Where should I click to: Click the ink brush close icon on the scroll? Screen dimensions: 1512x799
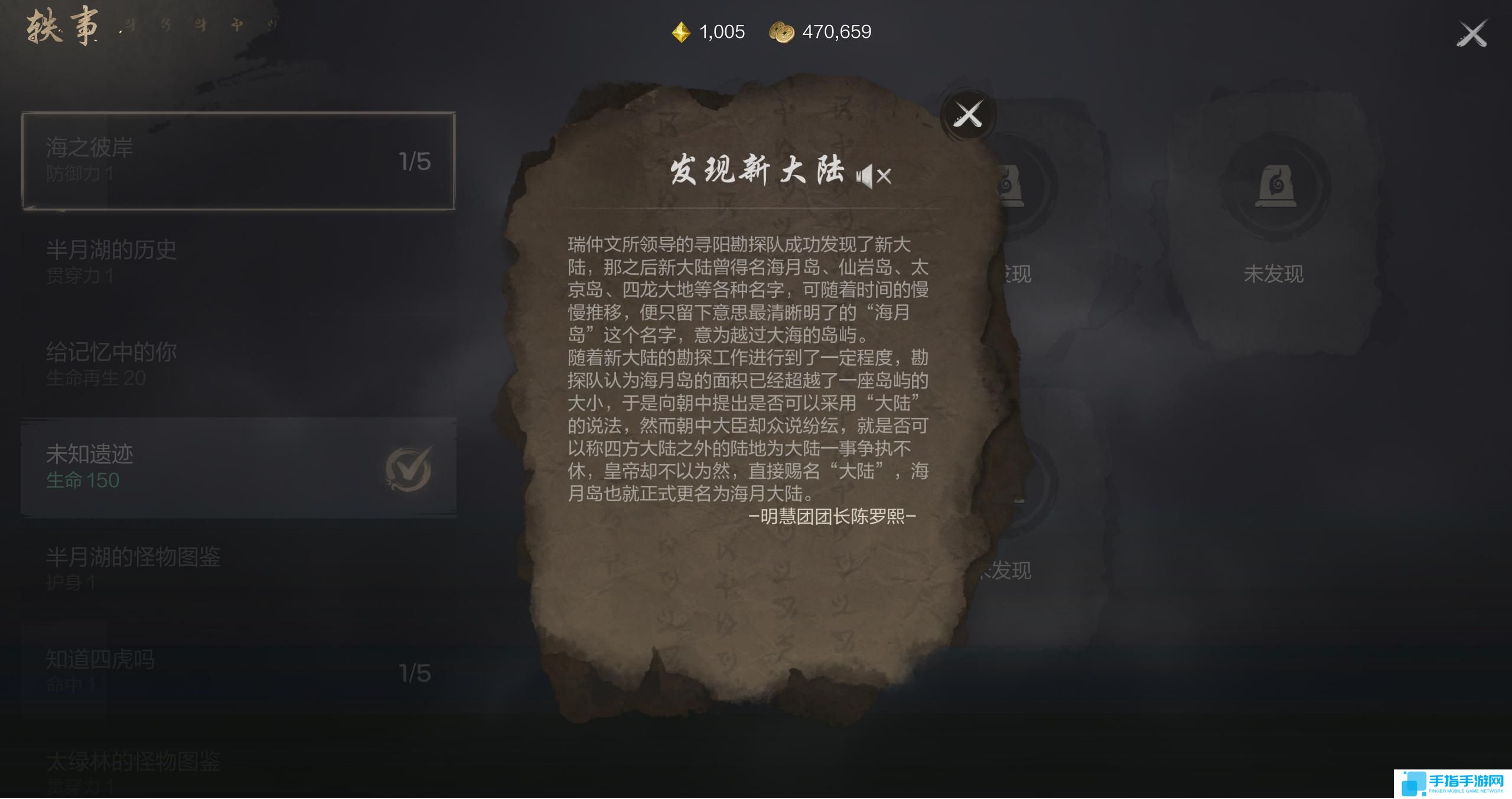969,113
